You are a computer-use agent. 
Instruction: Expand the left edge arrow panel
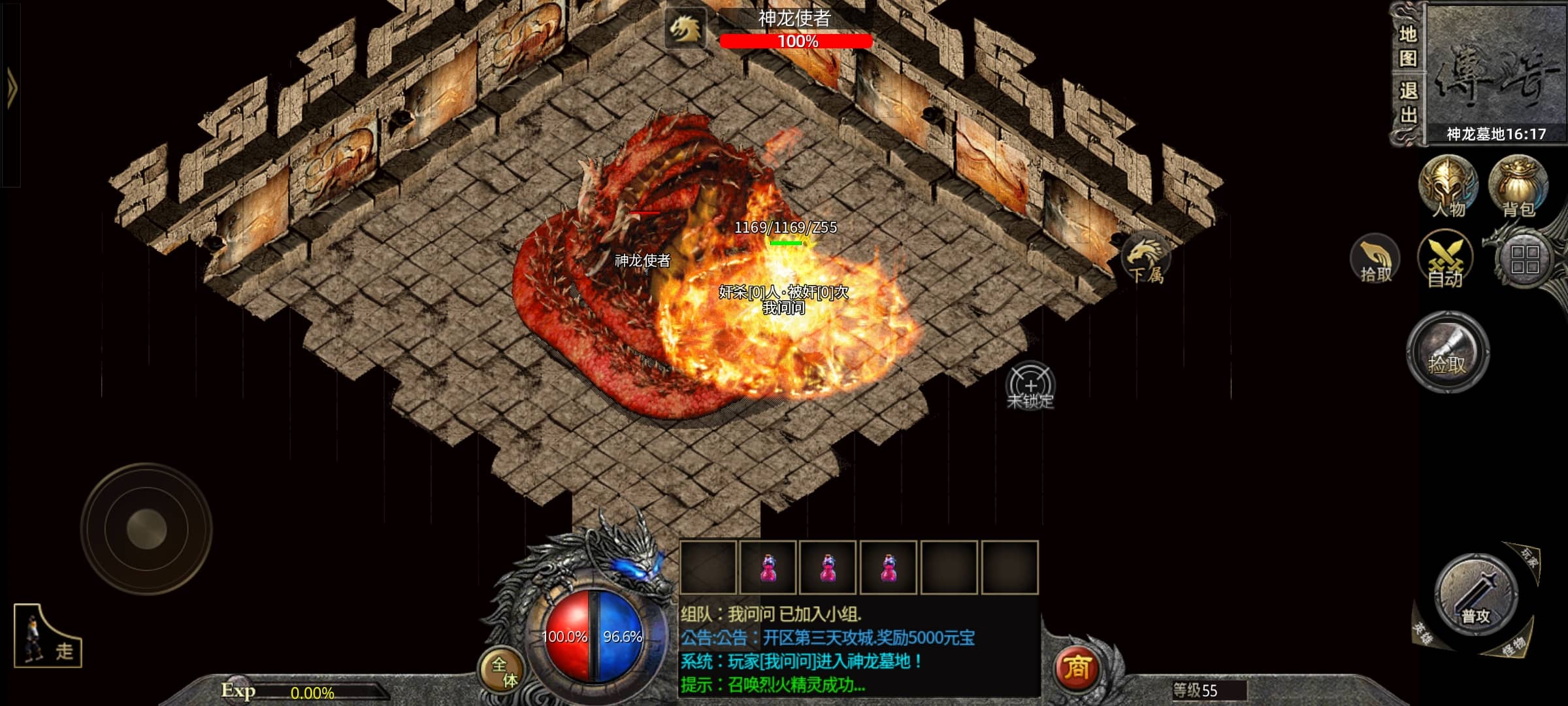coord(12,90)
